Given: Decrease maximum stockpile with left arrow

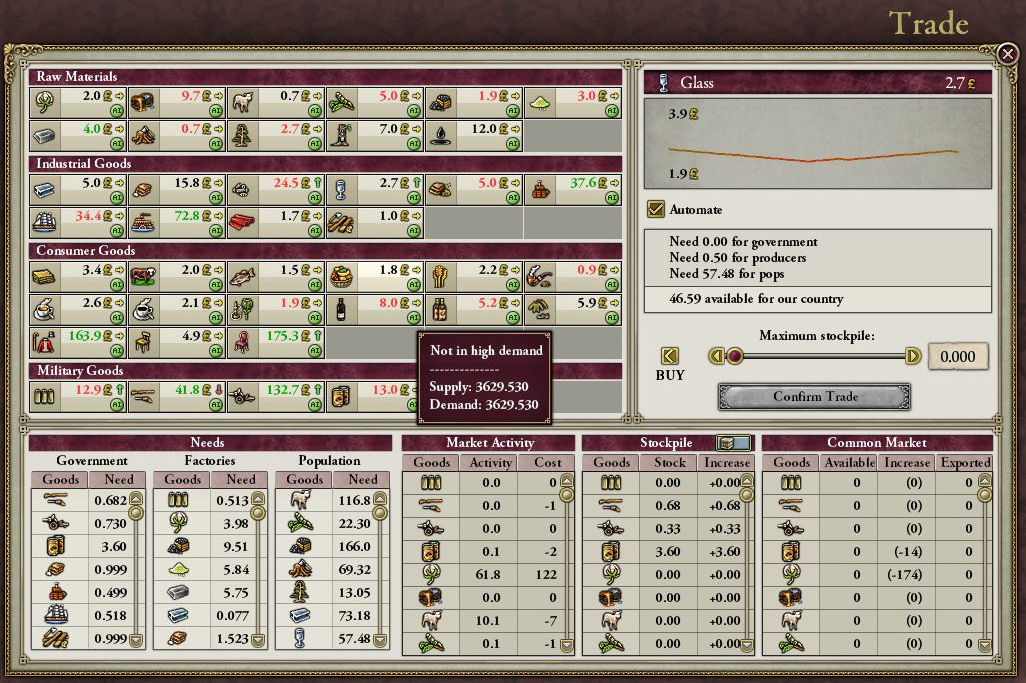Looking at the screenshot, I should [716, 356].
